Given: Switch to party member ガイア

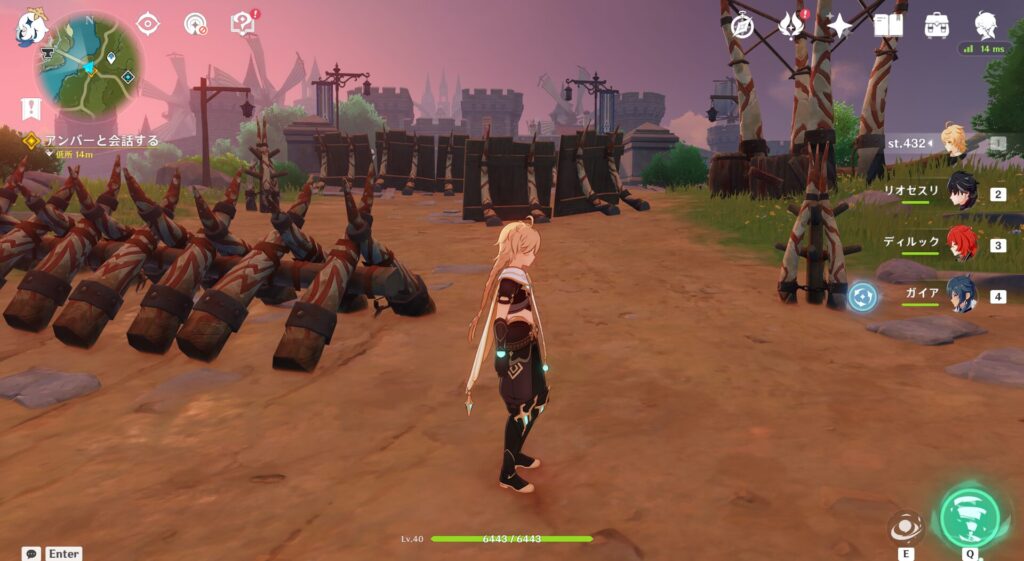Looking at the screenshot, I should point(960,295).
